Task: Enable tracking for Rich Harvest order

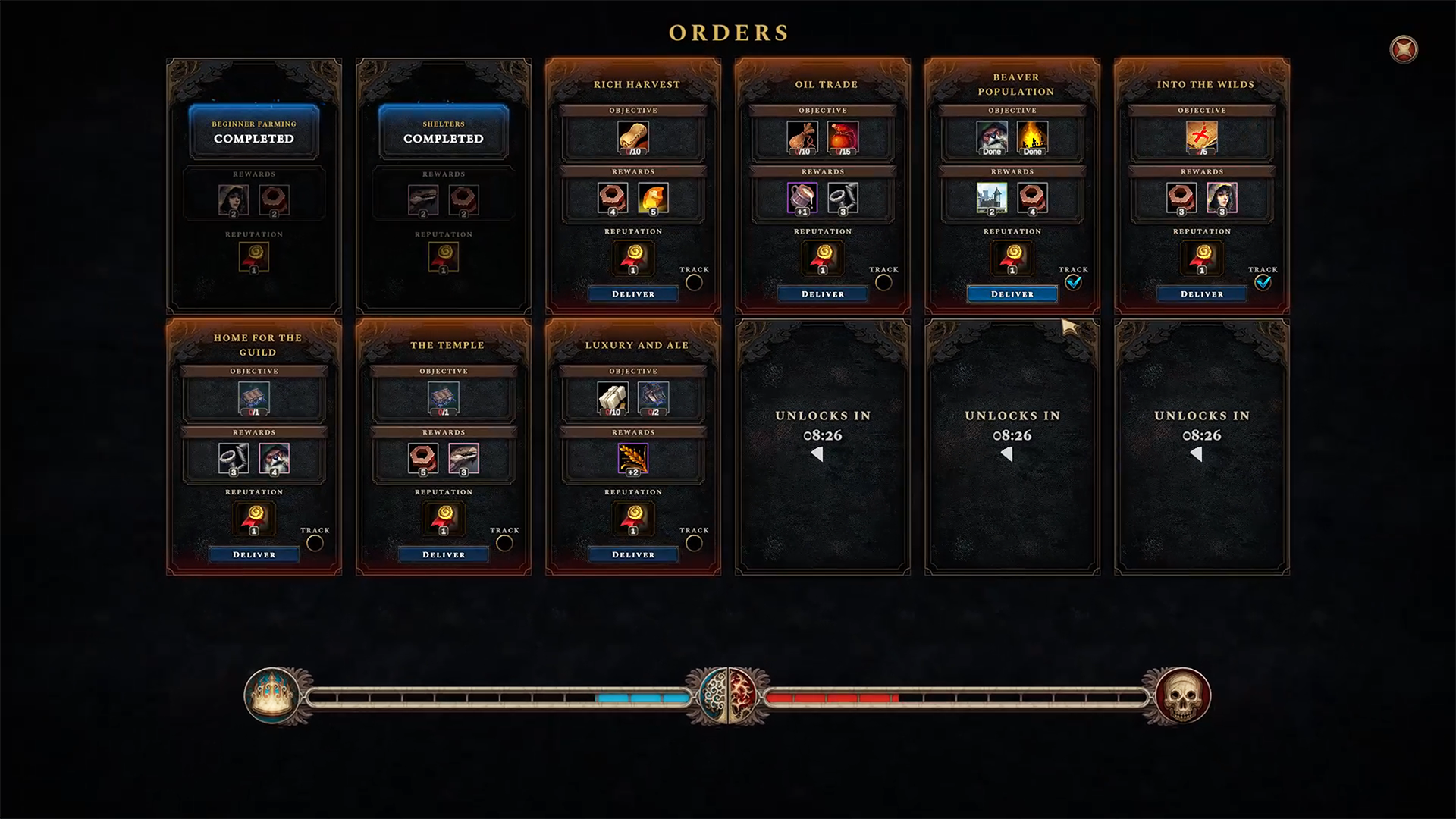Action: (694, 283)
